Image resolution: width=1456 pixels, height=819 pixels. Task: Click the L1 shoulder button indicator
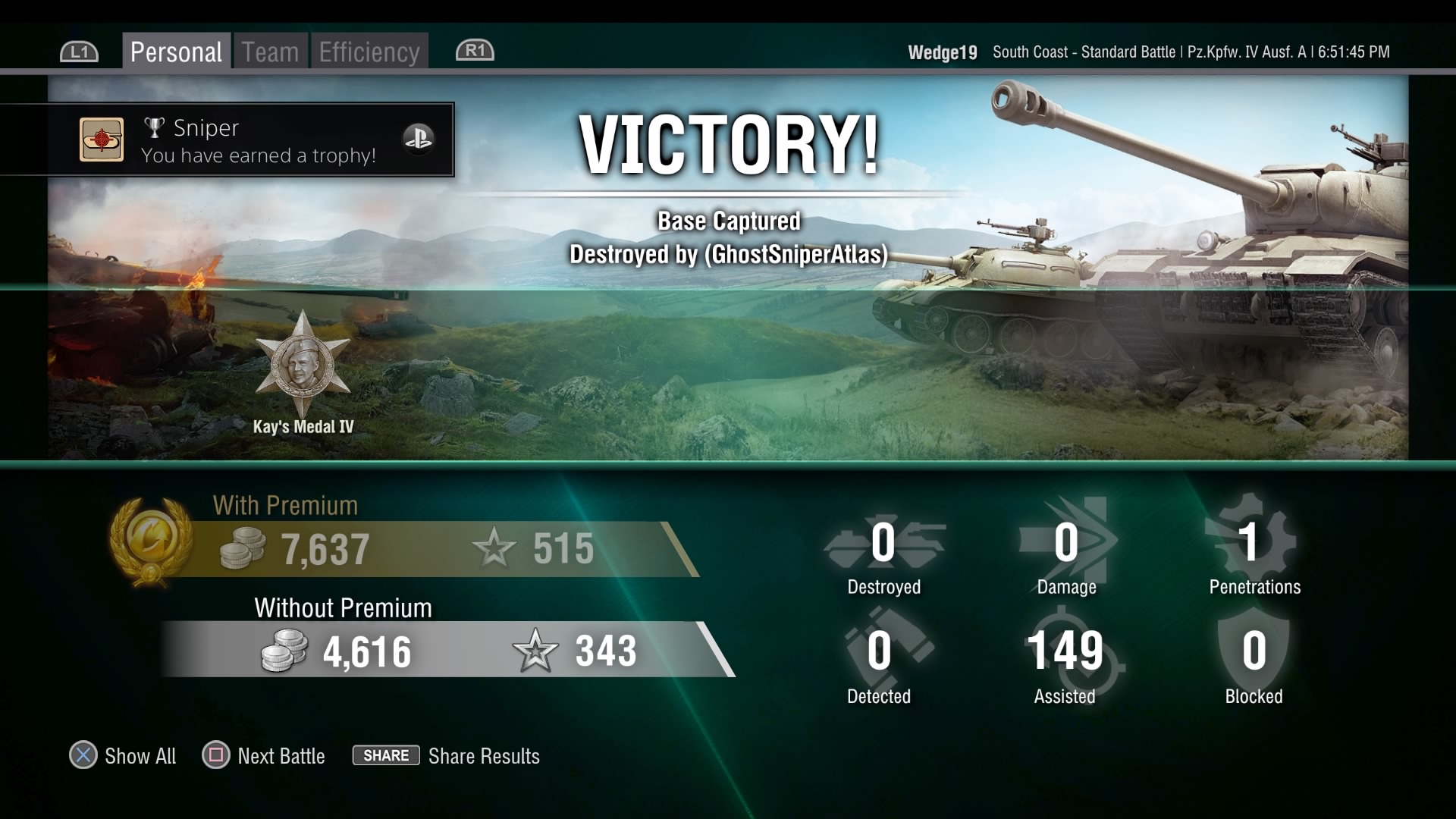tap(79, 50)
